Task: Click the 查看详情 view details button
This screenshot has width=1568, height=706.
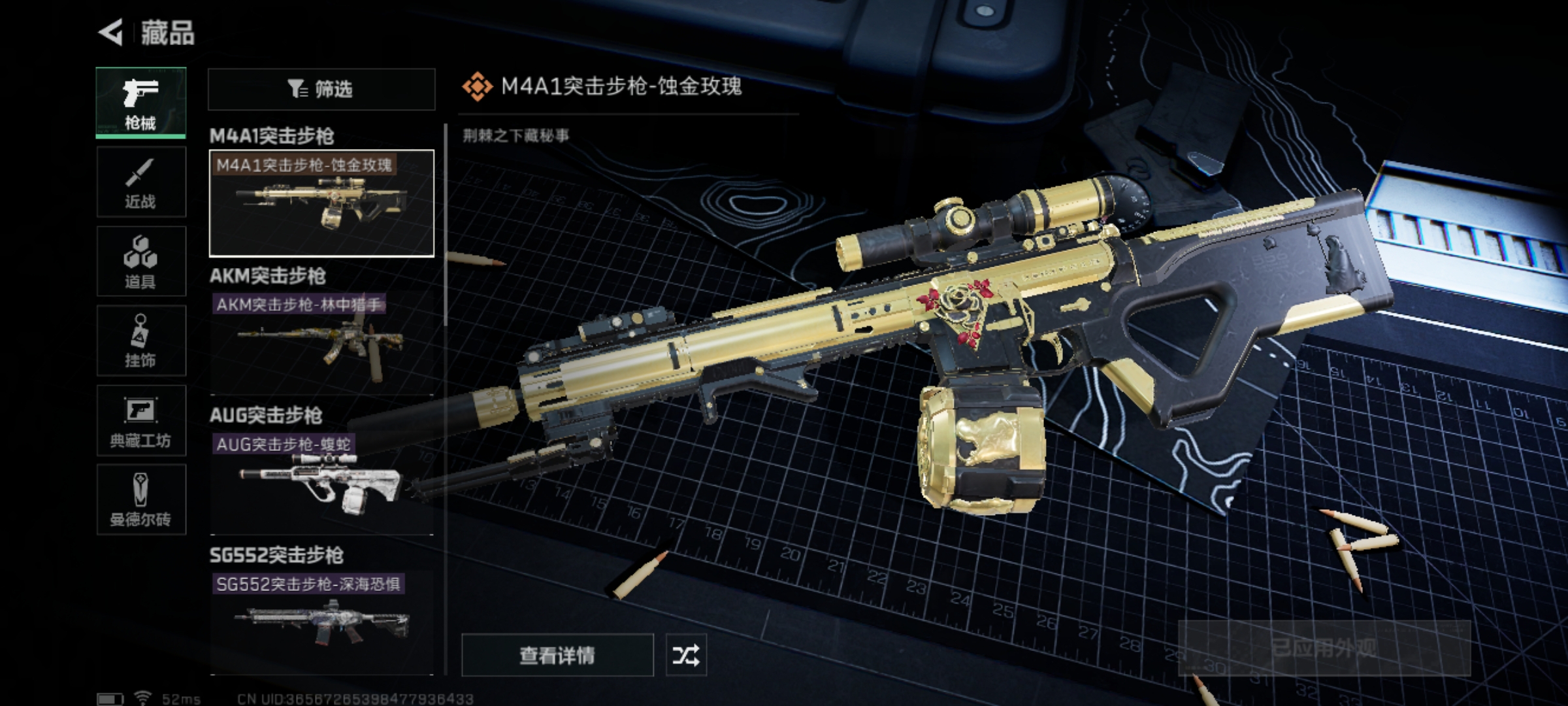Action: pyautogui.click(x=557, y=655)
